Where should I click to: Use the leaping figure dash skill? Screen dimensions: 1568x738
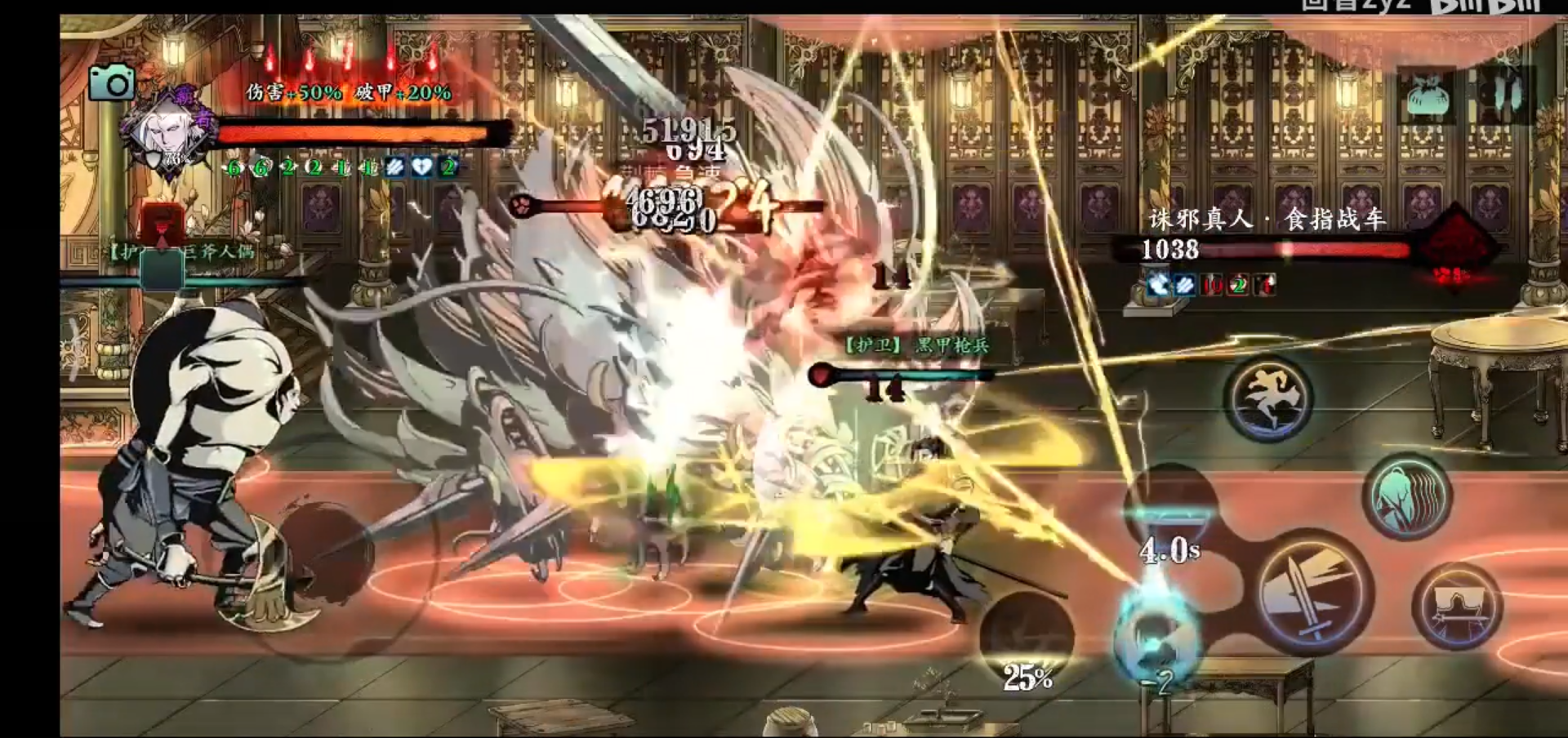1267,398
